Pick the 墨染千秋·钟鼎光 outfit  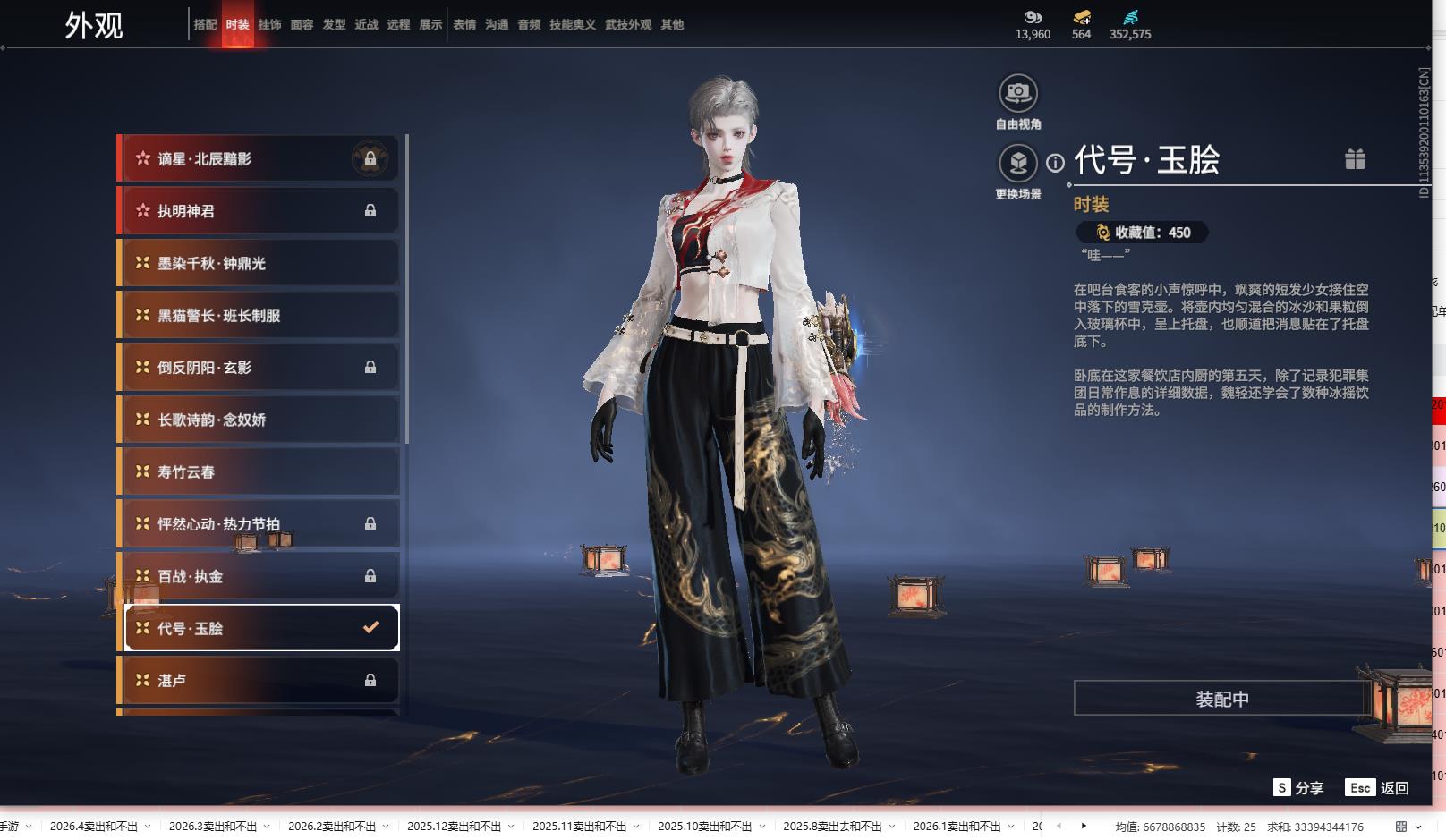click(x=259, y=264)
